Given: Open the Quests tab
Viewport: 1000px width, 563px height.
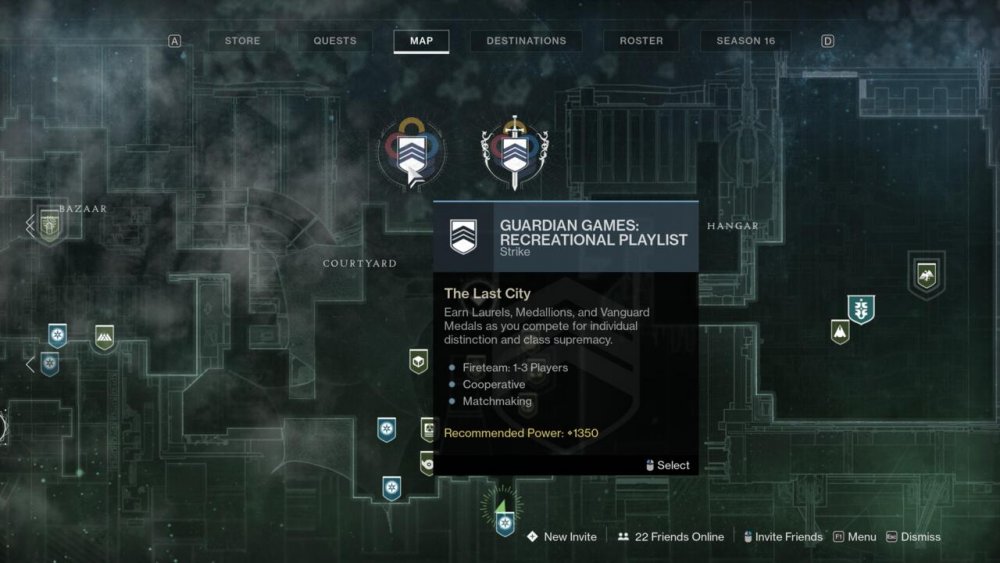Looking at the screenshot, I should pos(334,41).
